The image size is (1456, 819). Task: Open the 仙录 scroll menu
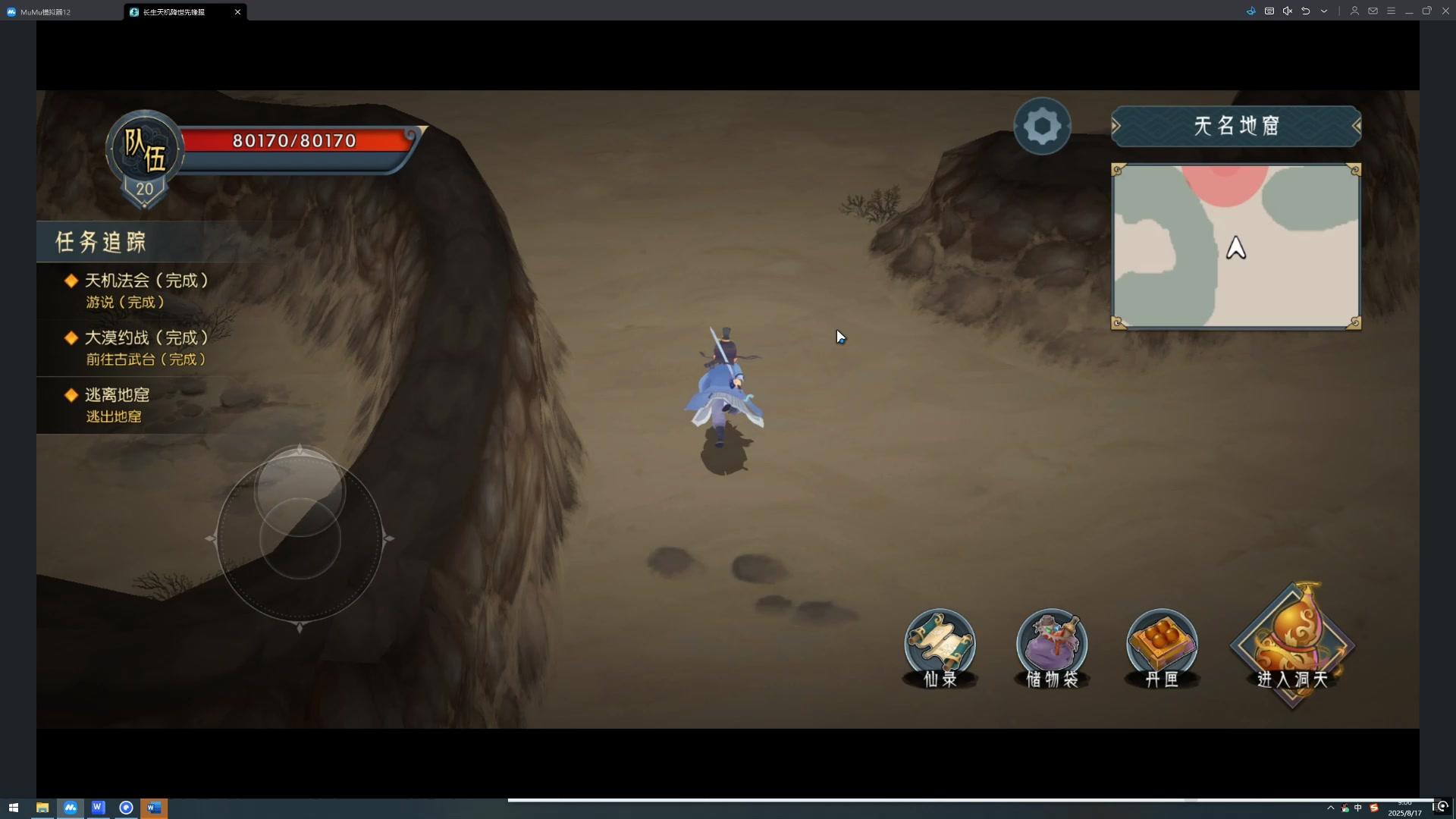[940, 648]
